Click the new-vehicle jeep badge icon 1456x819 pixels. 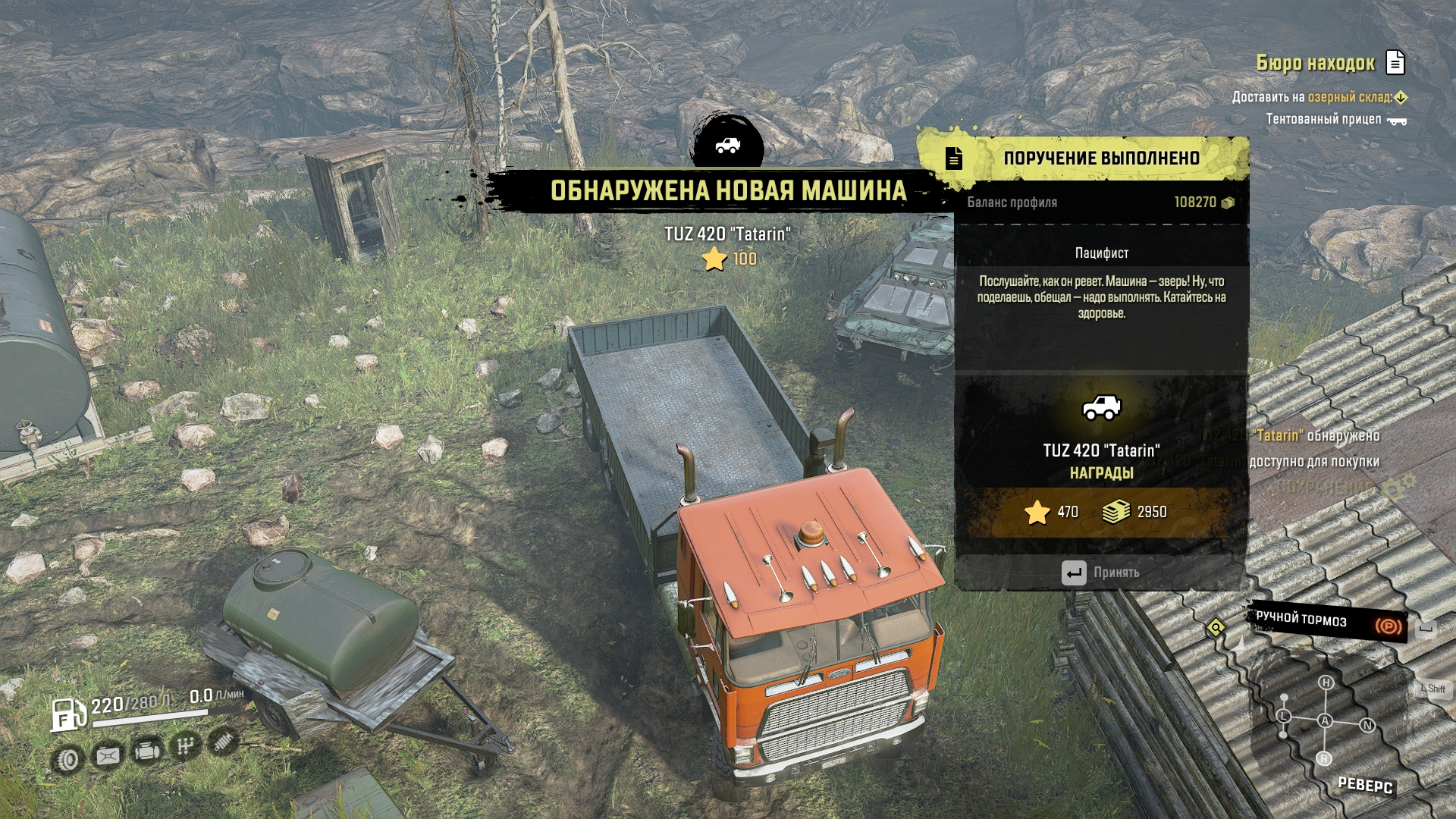click(727, 145)
